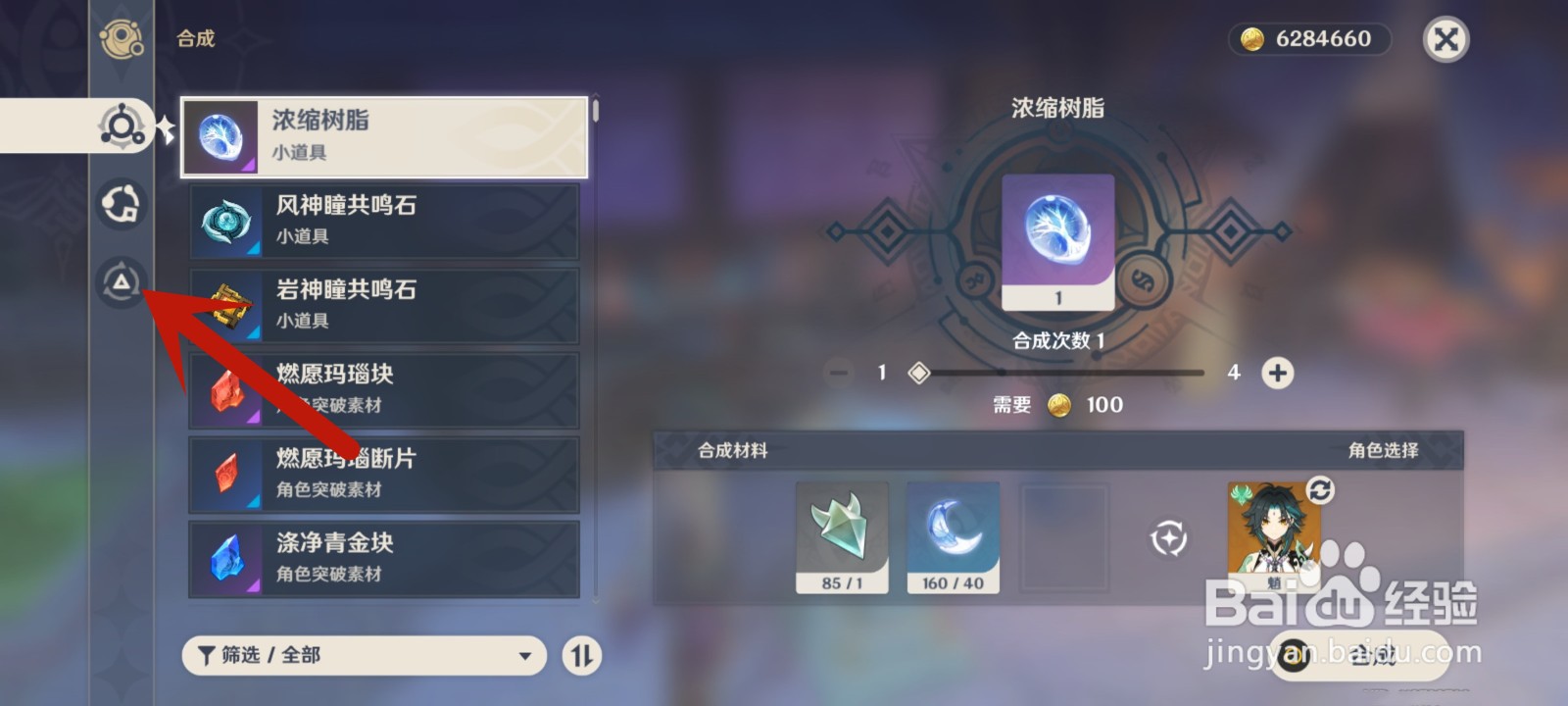Viewport: 1568px width, 706px height.
Task: Select the crafting bench icon in the sidebar
Action: [x=121, y=126]
